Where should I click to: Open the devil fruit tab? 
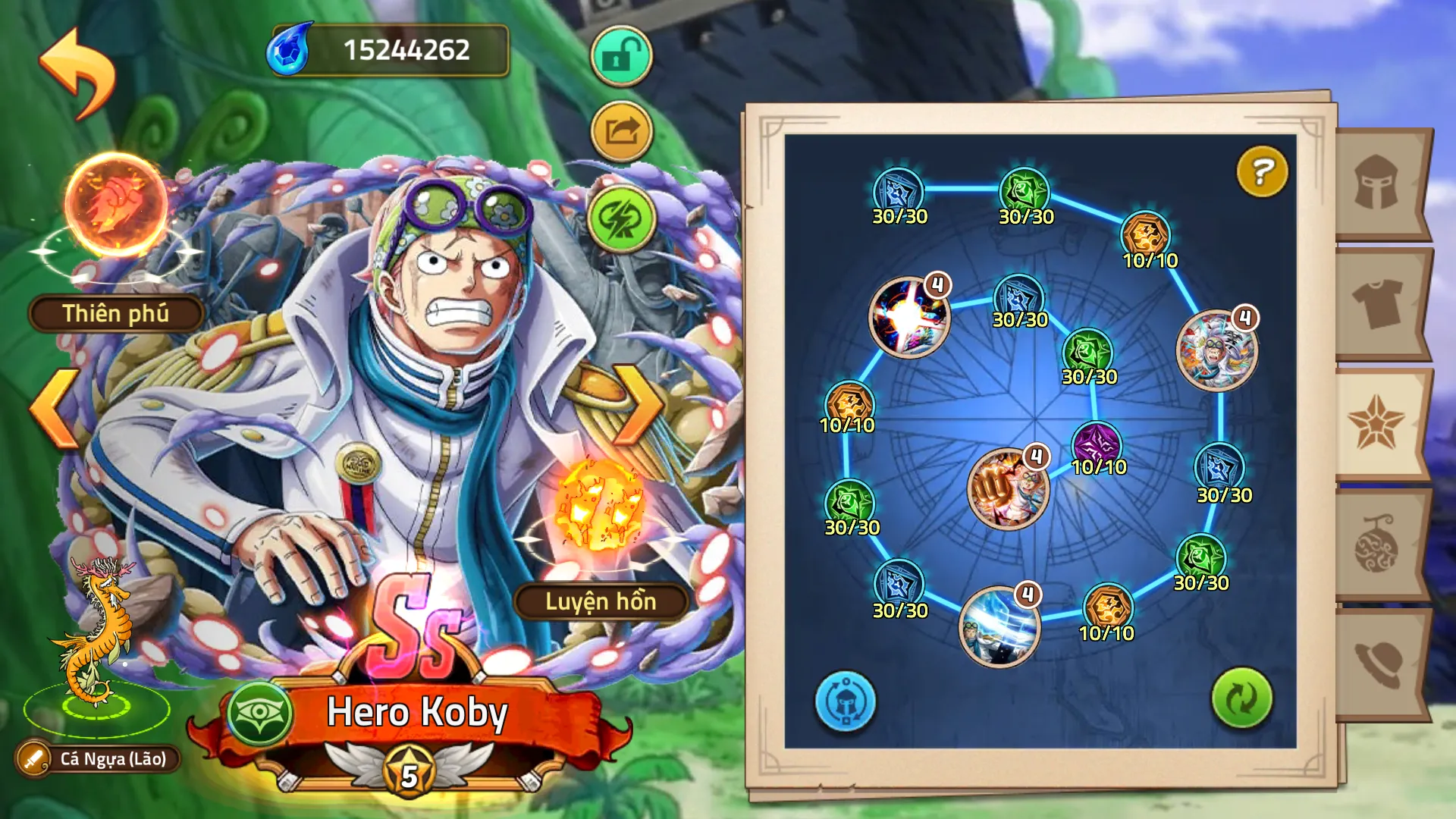pos(1377,544)
